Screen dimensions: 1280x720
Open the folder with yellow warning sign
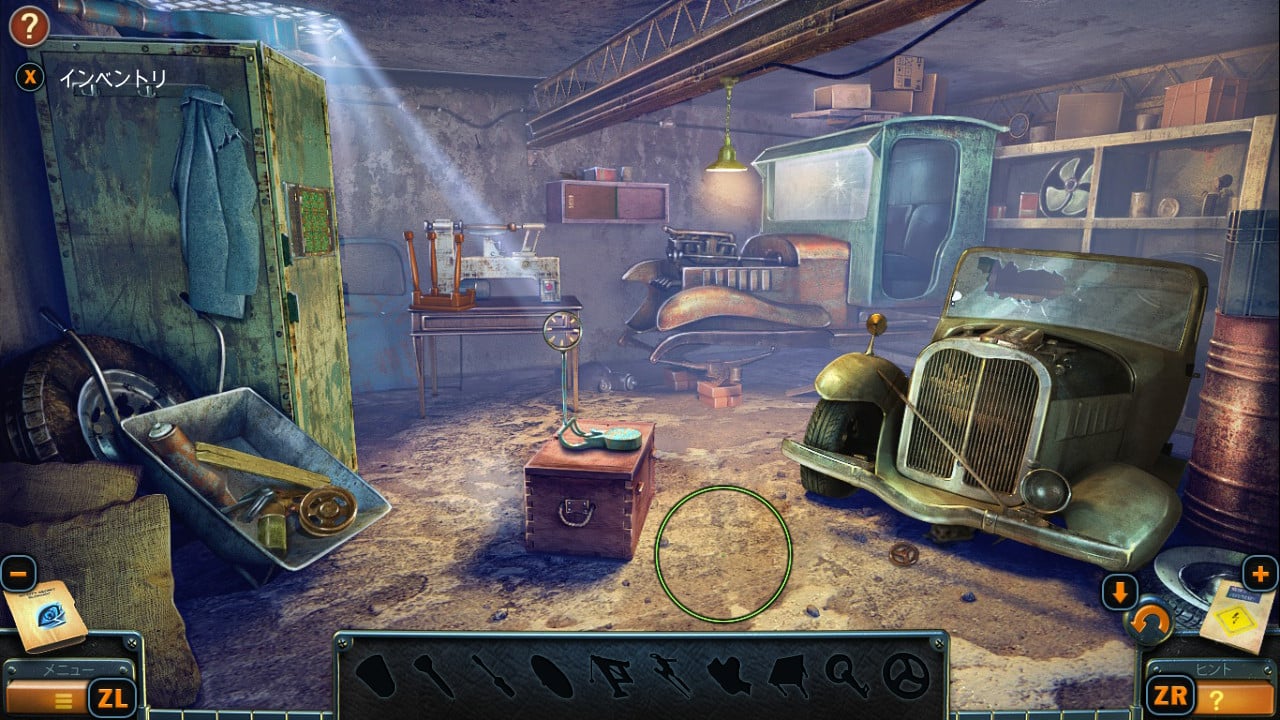[x=1236, y=614]
